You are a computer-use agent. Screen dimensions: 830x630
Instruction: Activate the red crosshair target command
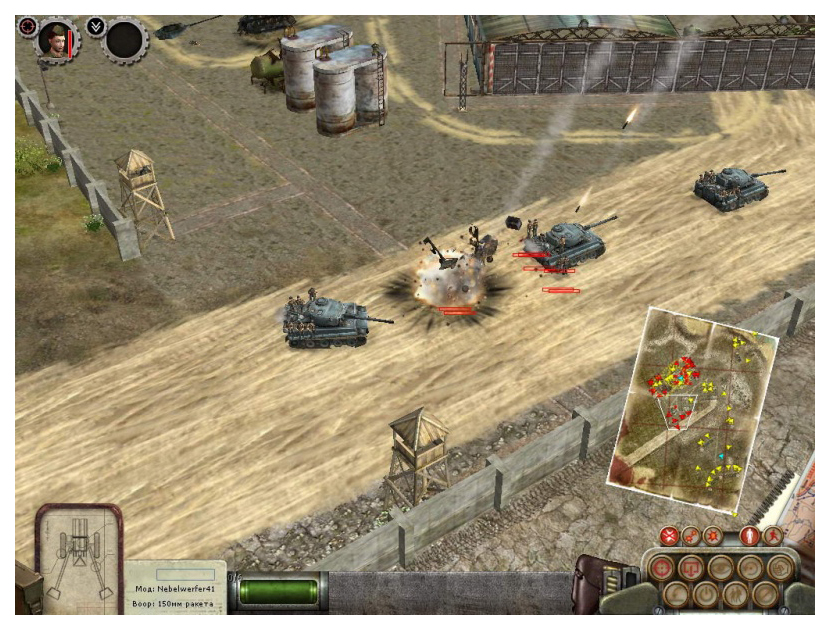point(662,569)
